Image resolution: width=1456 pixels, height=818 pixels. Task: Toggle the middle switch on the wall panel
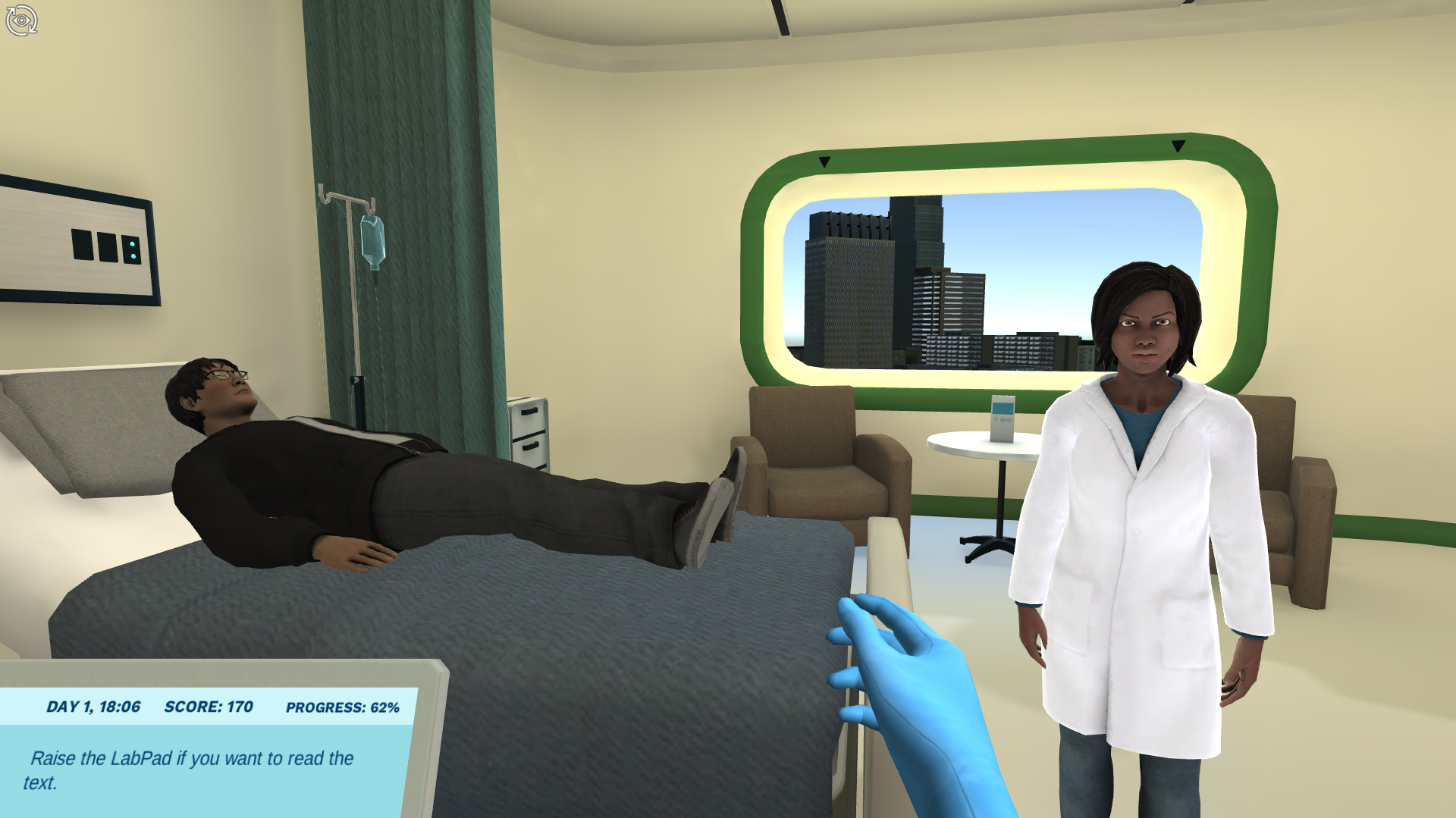108,246
